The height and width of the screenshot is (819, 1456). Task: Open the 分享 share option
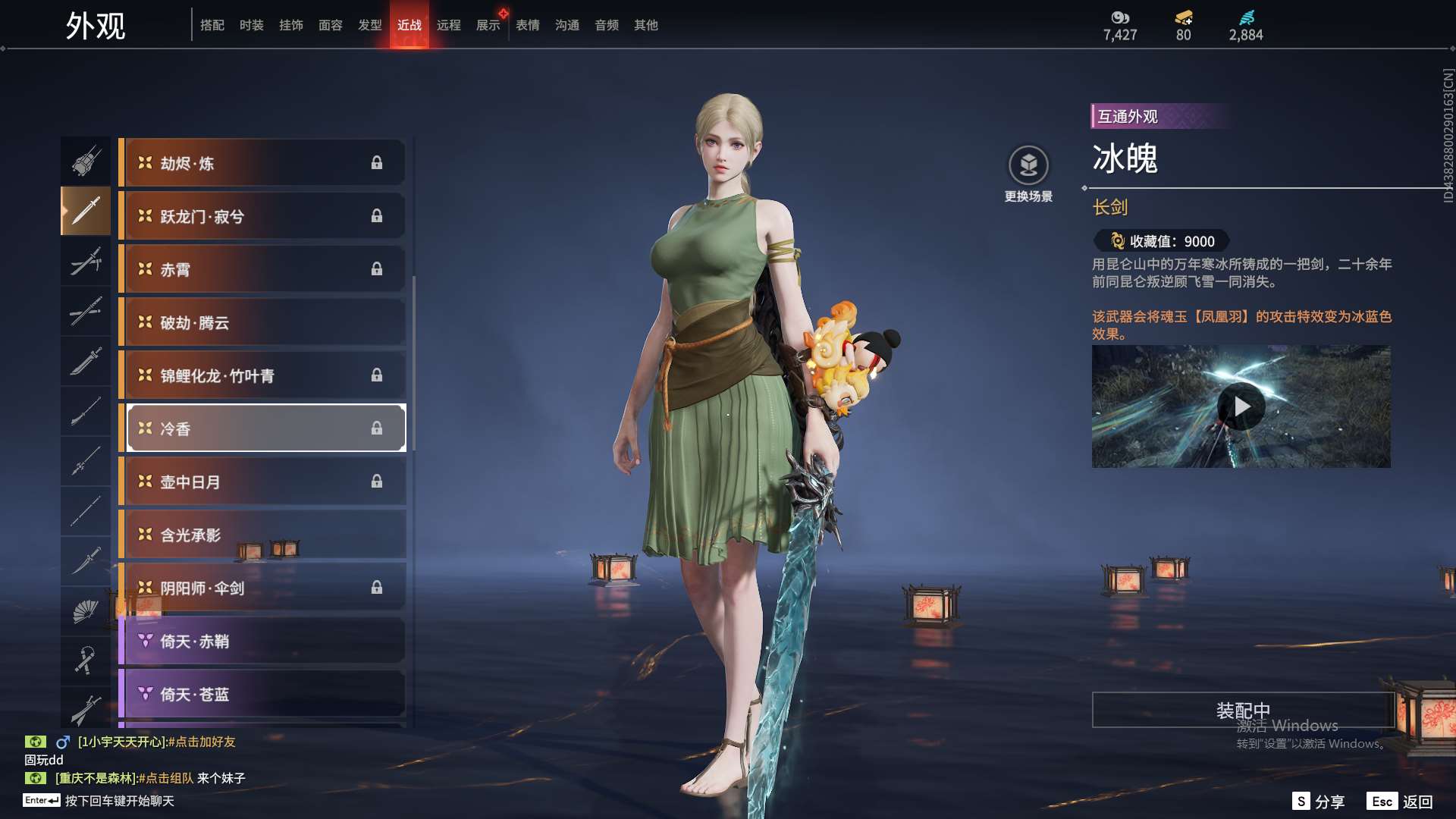click(1319, 802)
